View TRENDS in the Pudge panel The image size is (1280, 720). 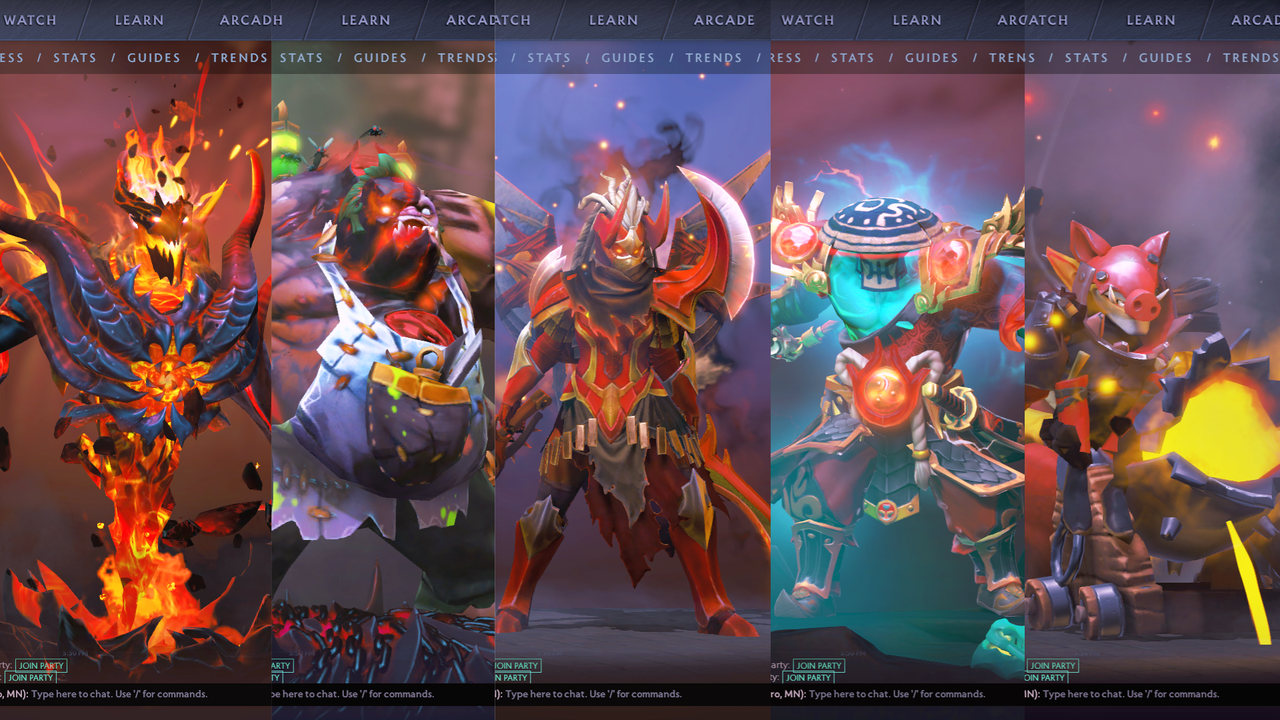pos(465,57)
